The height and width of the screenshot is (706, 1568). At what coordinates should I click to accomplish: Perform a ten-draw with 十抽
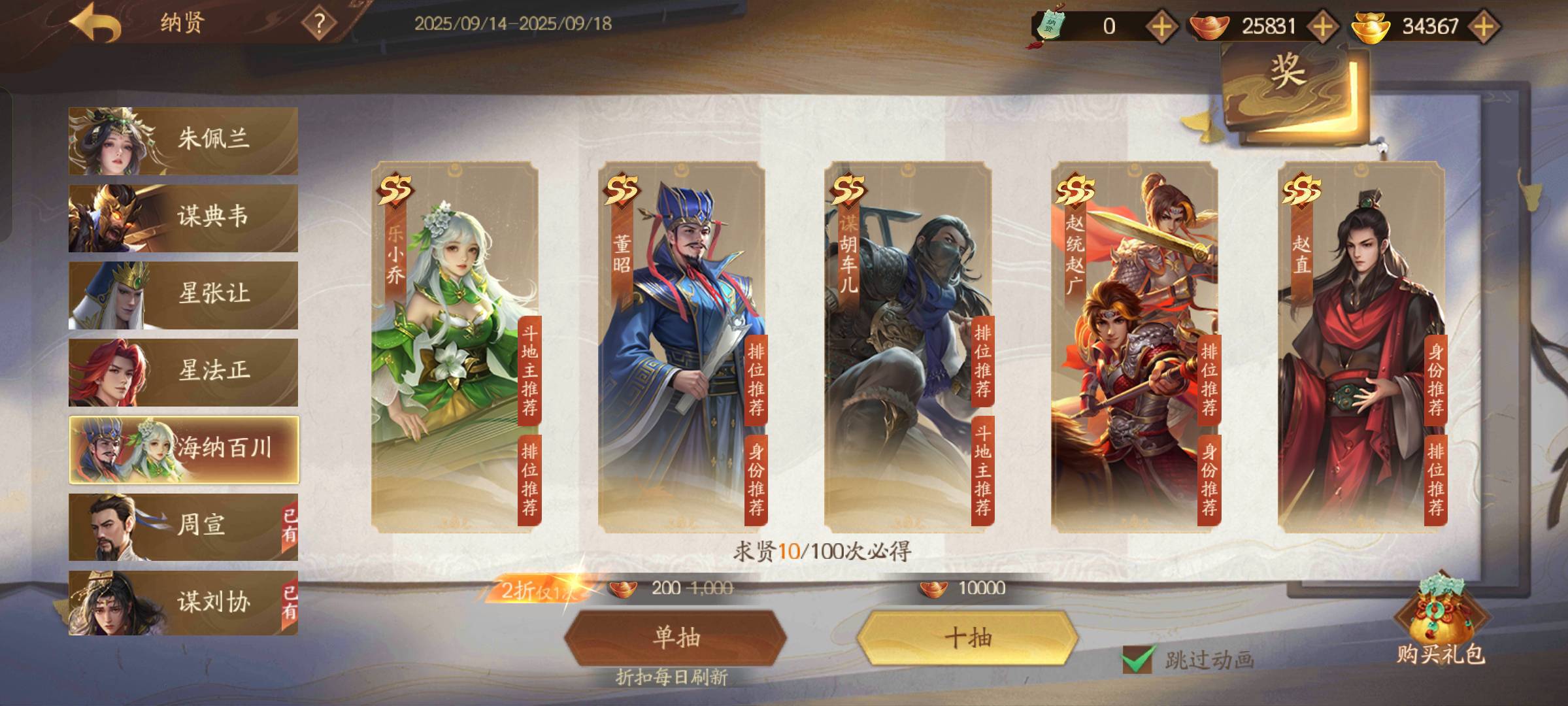967,637
